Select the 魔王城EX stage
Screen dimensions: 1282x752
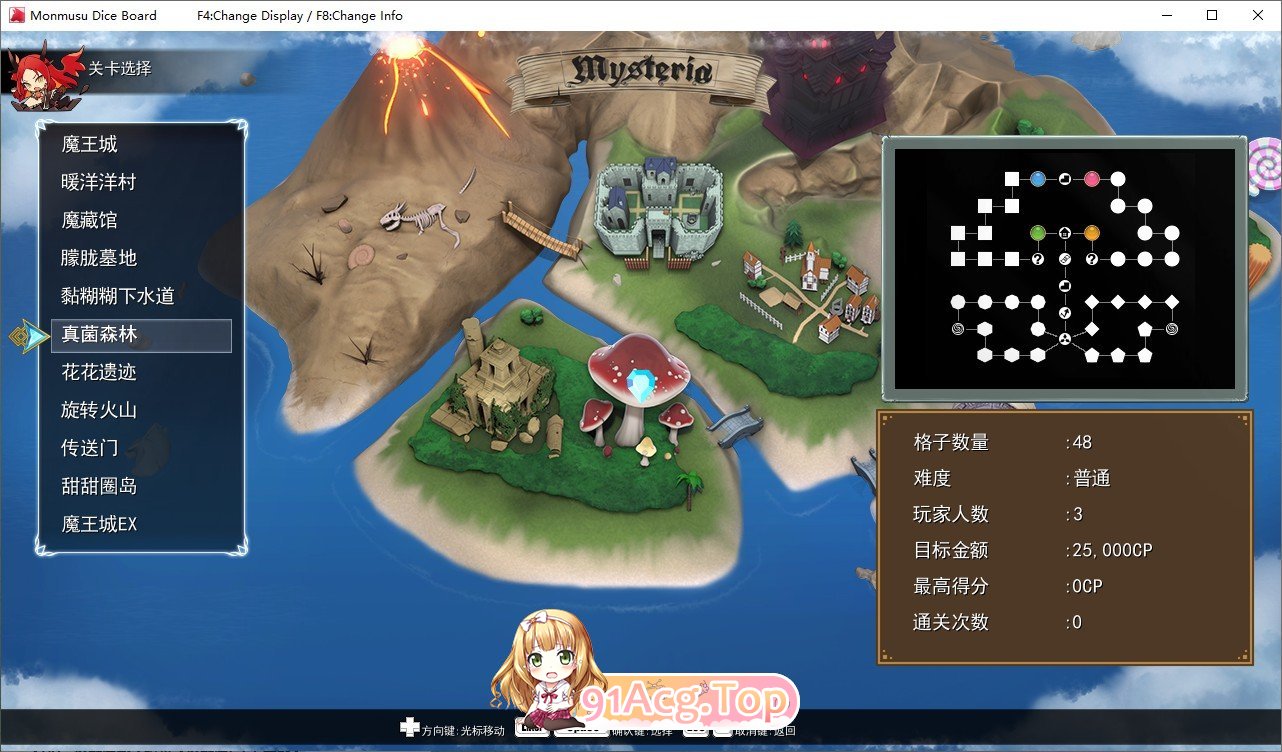click(102, 524)
